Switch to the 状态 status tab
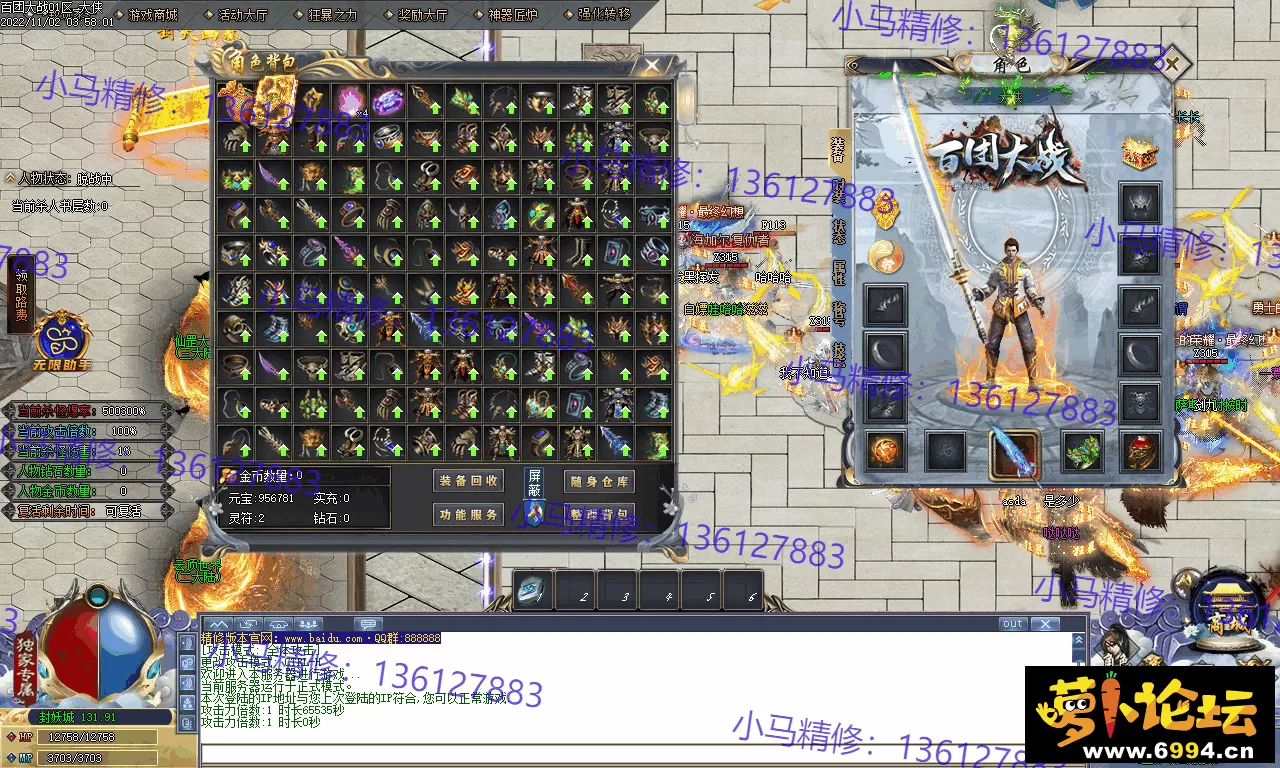Screen dimensions: 1280x768 tap(838, 228)
